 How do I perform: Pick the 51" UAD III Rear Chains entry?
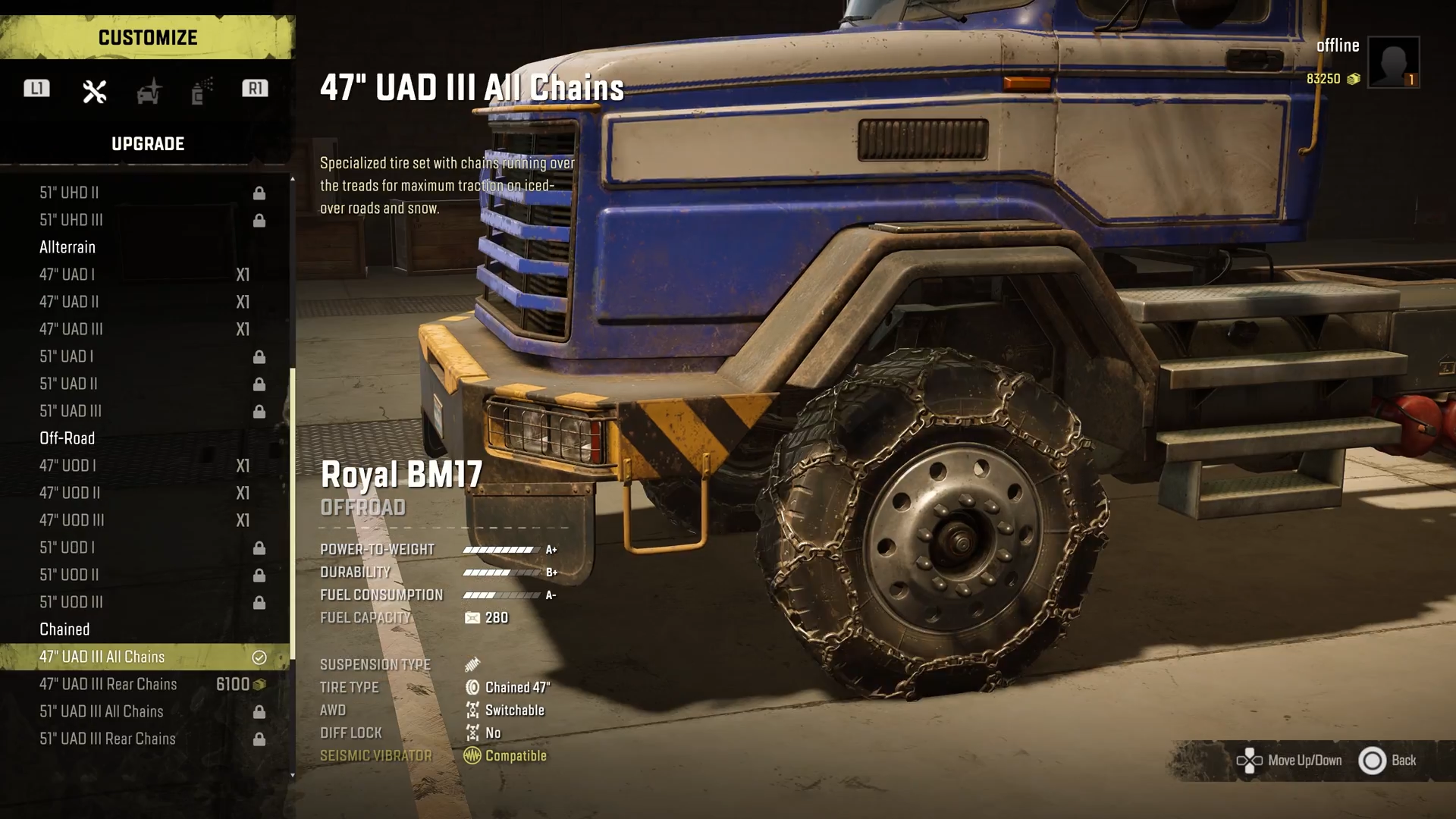click(x=144, y=739)
